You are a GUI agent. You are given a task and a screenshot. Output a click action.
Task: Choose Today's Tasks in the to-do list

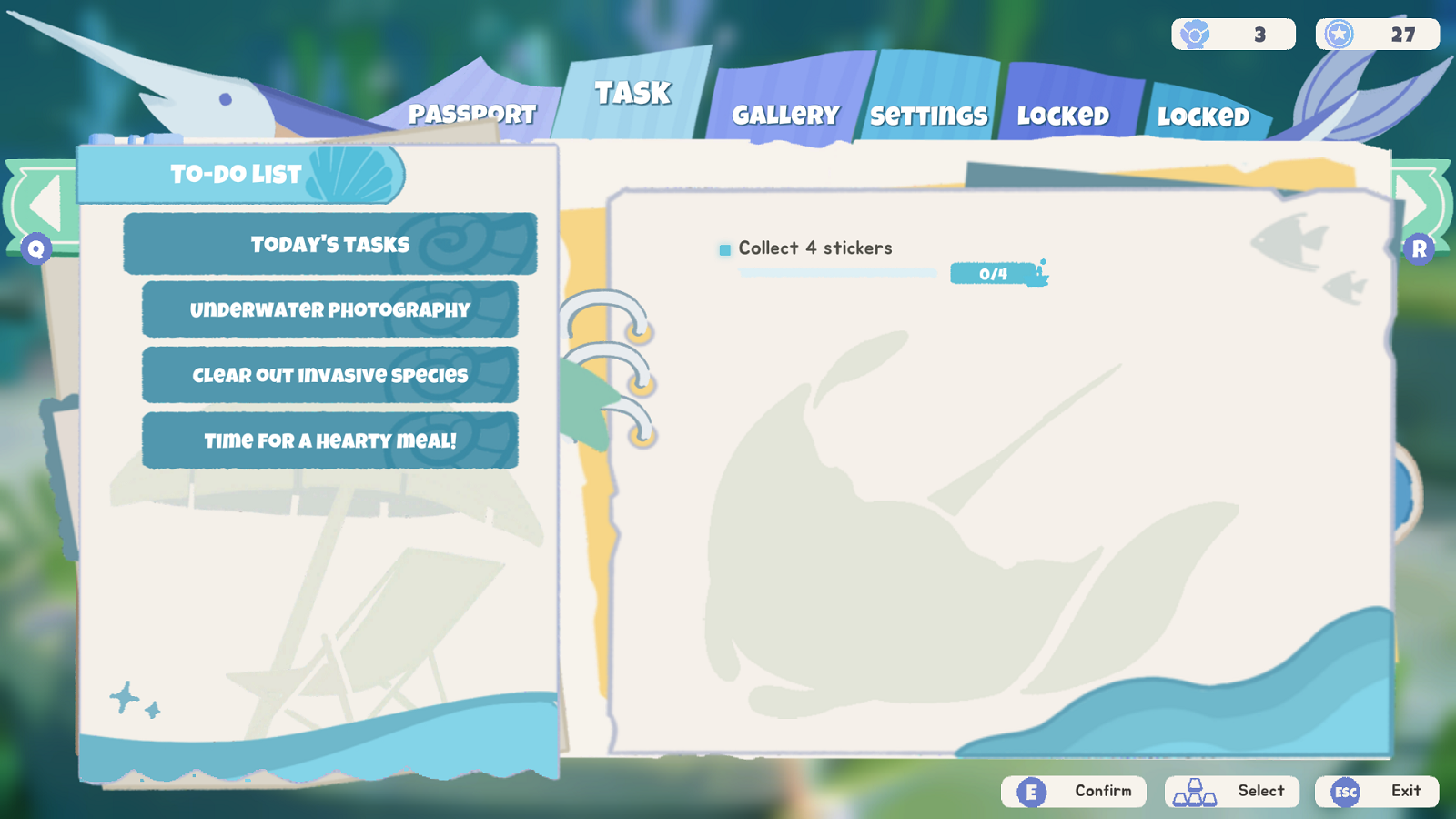pyautogui.click(x=329, y=244)
